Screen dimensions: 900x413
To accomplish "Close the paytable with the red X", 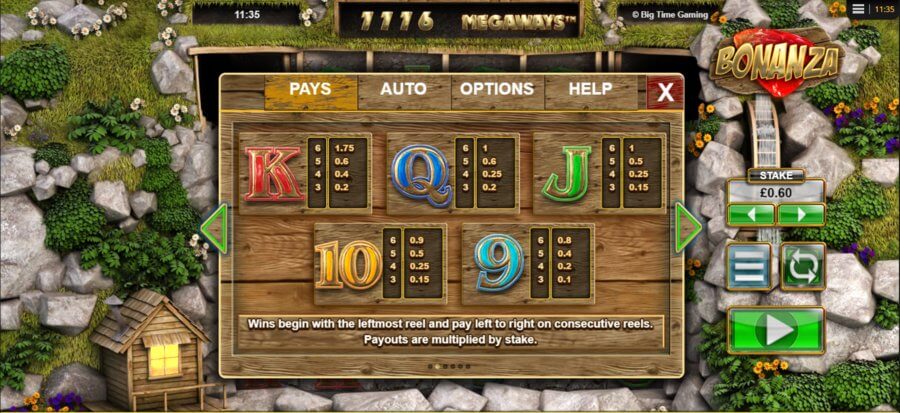I will [x=664, y=93].
